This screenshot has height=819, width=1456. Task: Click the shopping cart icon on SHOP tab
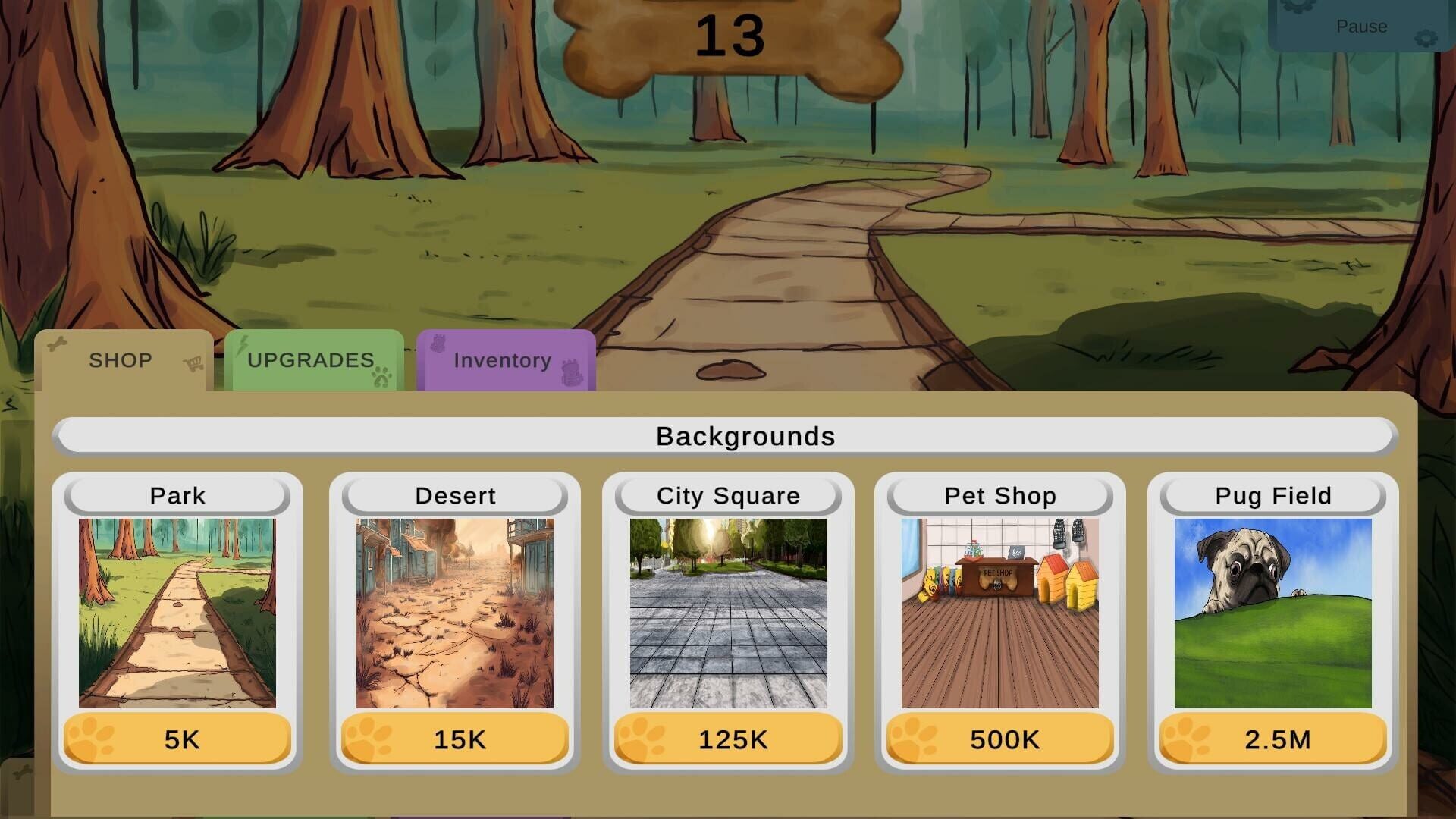[x=192, y=365]
